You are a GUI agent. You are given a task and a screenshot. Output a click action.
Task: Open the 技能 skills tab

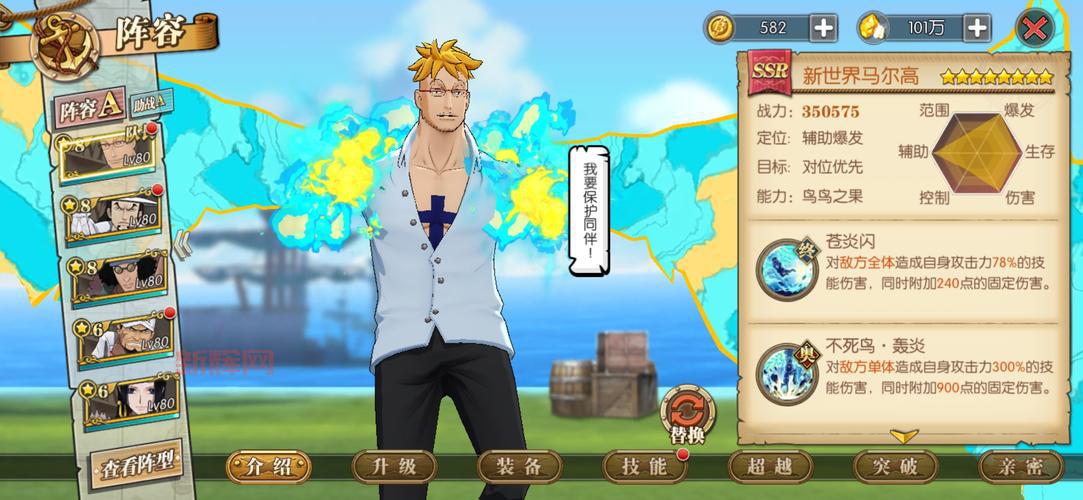click(x=643, y=466)
